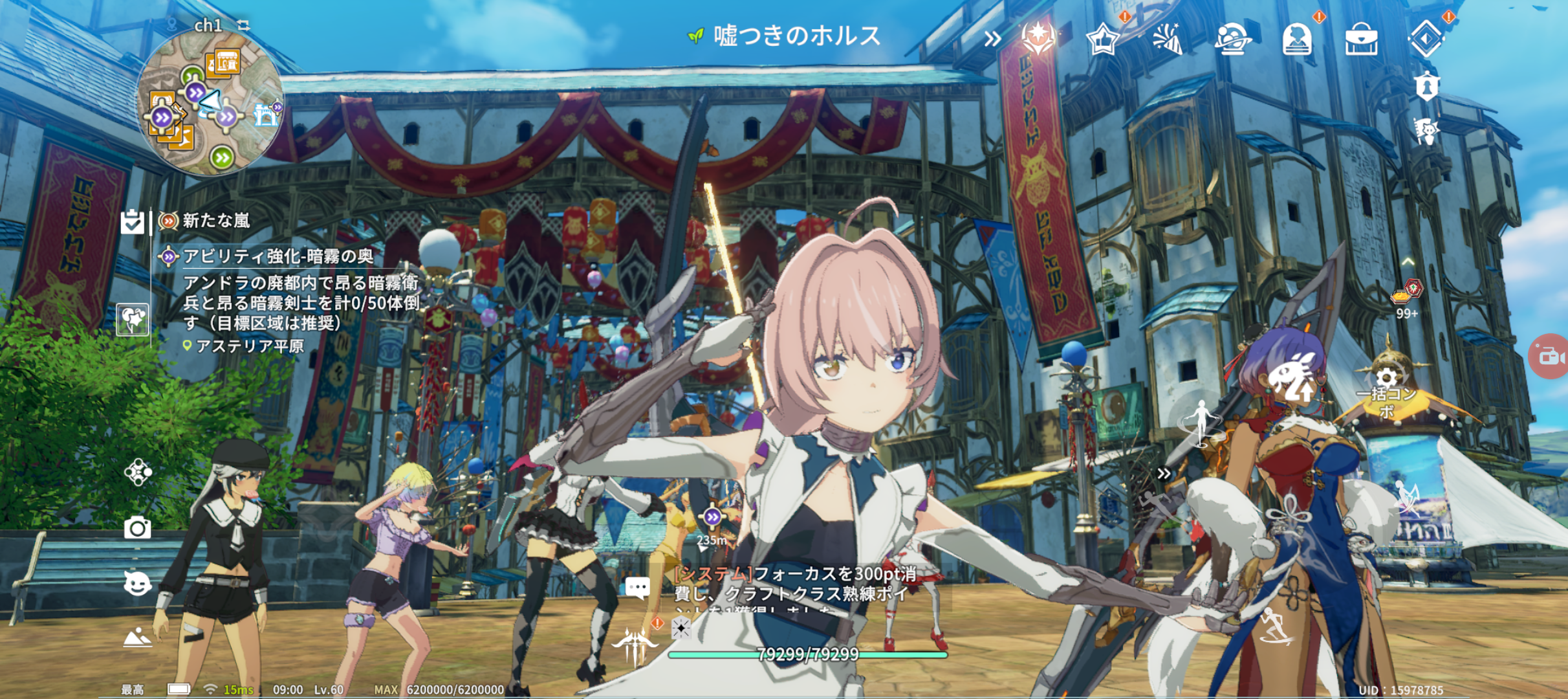
Task: Open the thumbs-up star icon
Action: point(1102,39)
